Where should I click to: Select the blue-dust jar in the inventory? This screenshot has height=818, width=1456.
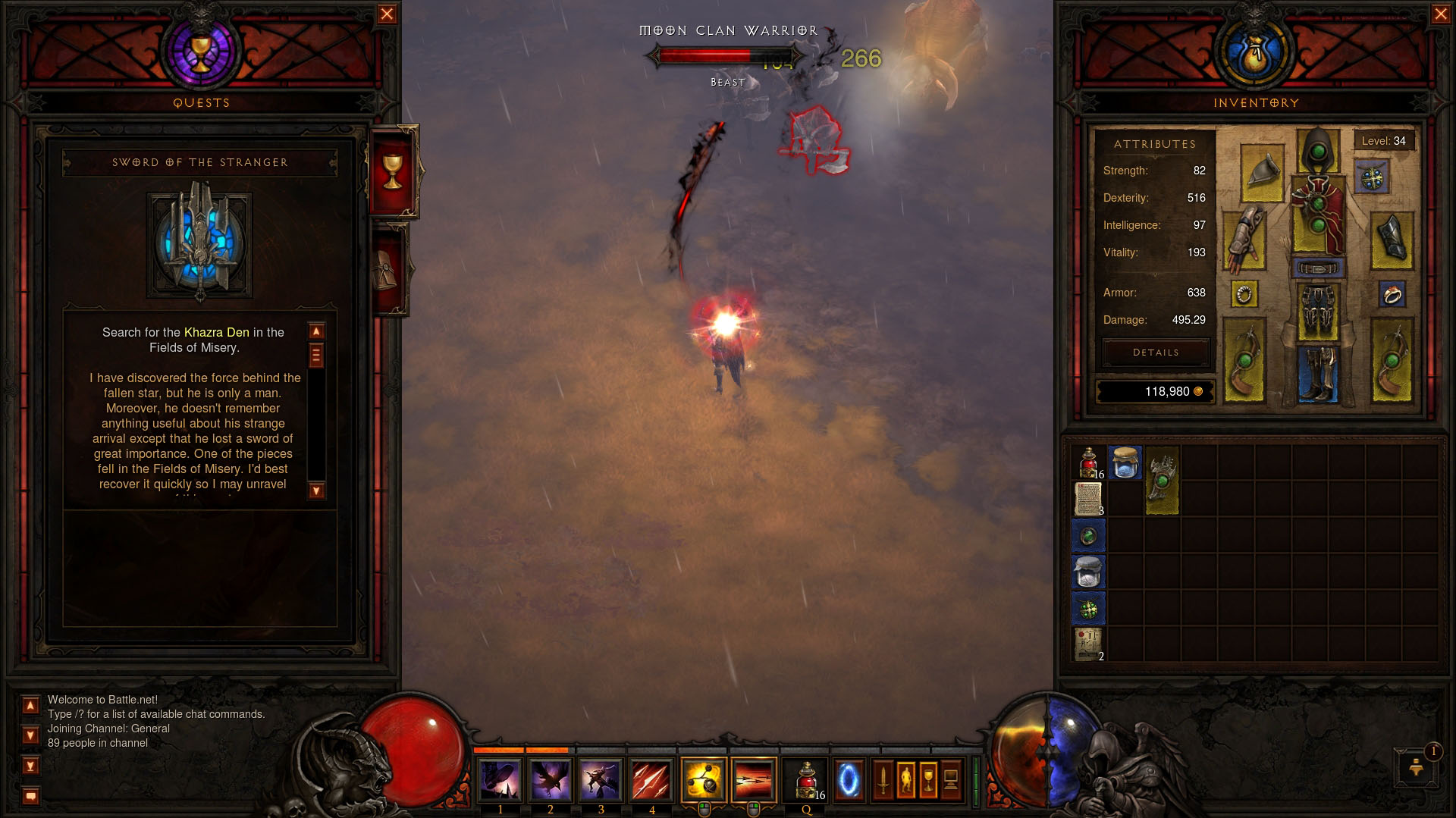coord(1125,462)
